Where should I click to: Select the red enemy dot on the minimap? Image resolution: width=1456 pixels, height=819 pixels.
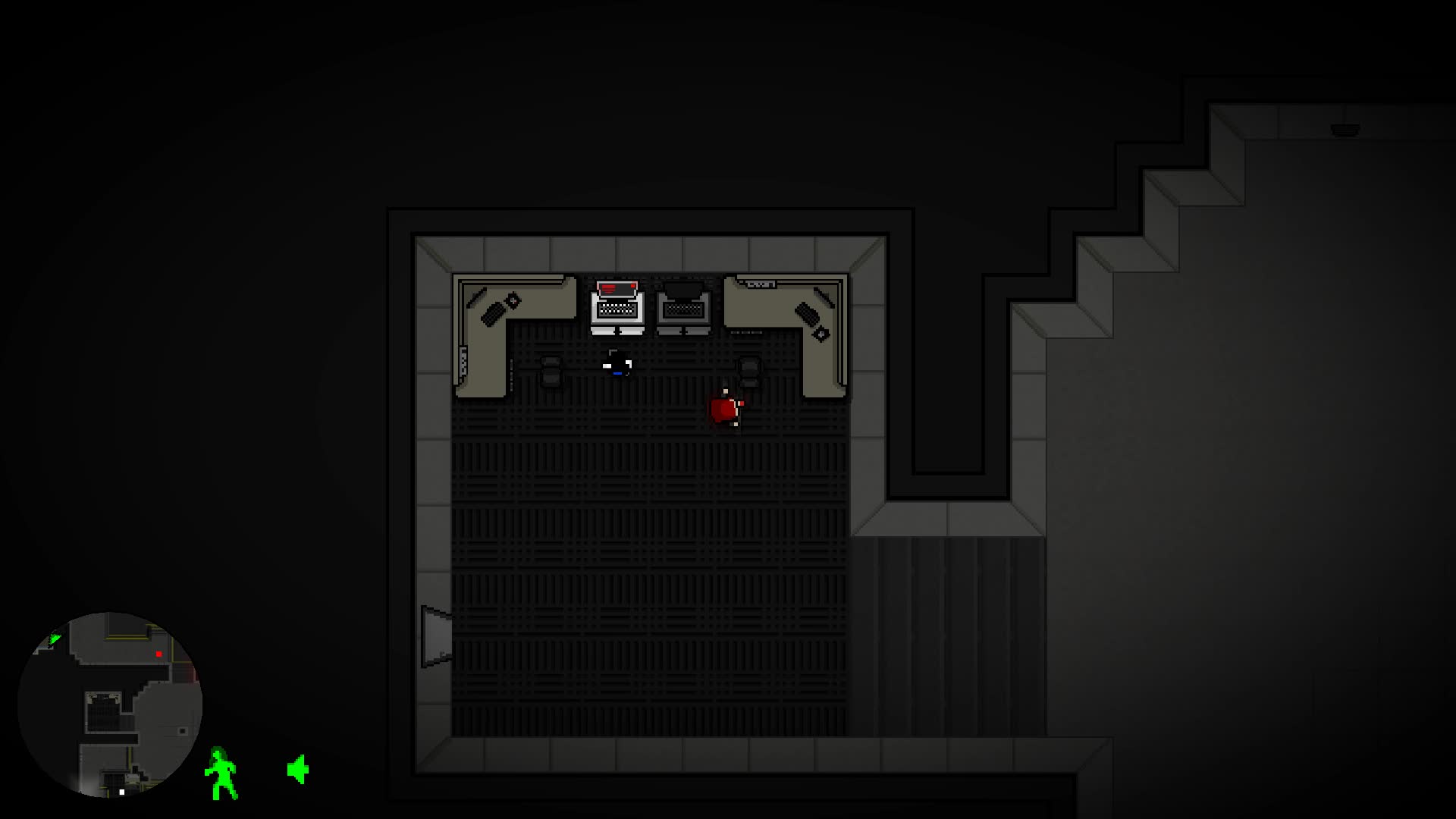(158, 654)
